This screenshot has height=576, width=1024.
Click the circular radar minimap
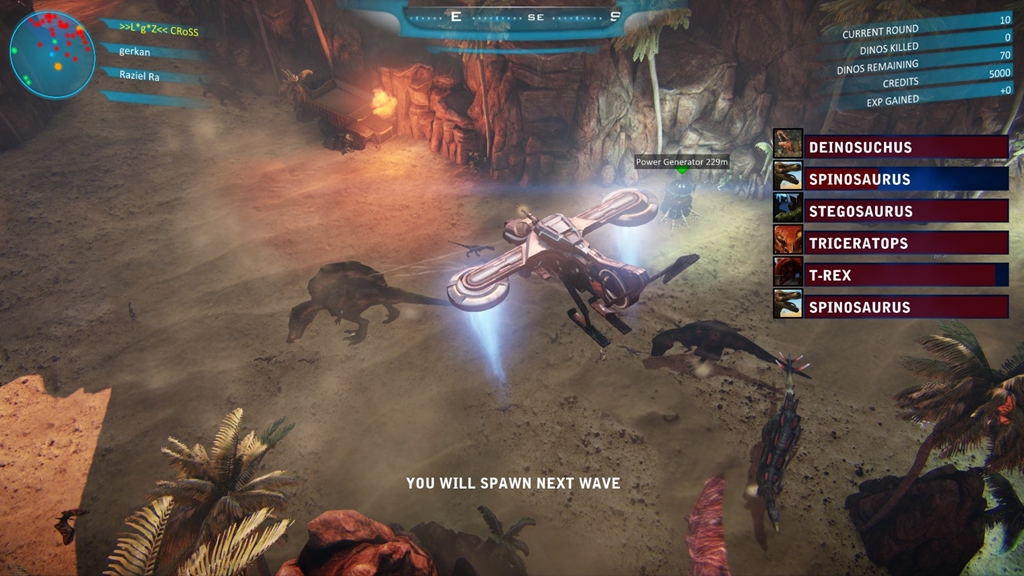[52, 54]
